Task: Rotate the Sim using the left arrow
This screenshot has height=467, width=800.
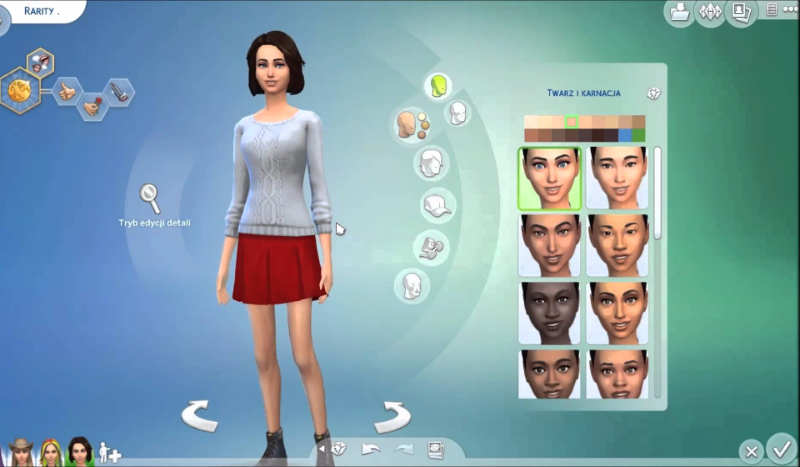Action: tap(199, 414)
